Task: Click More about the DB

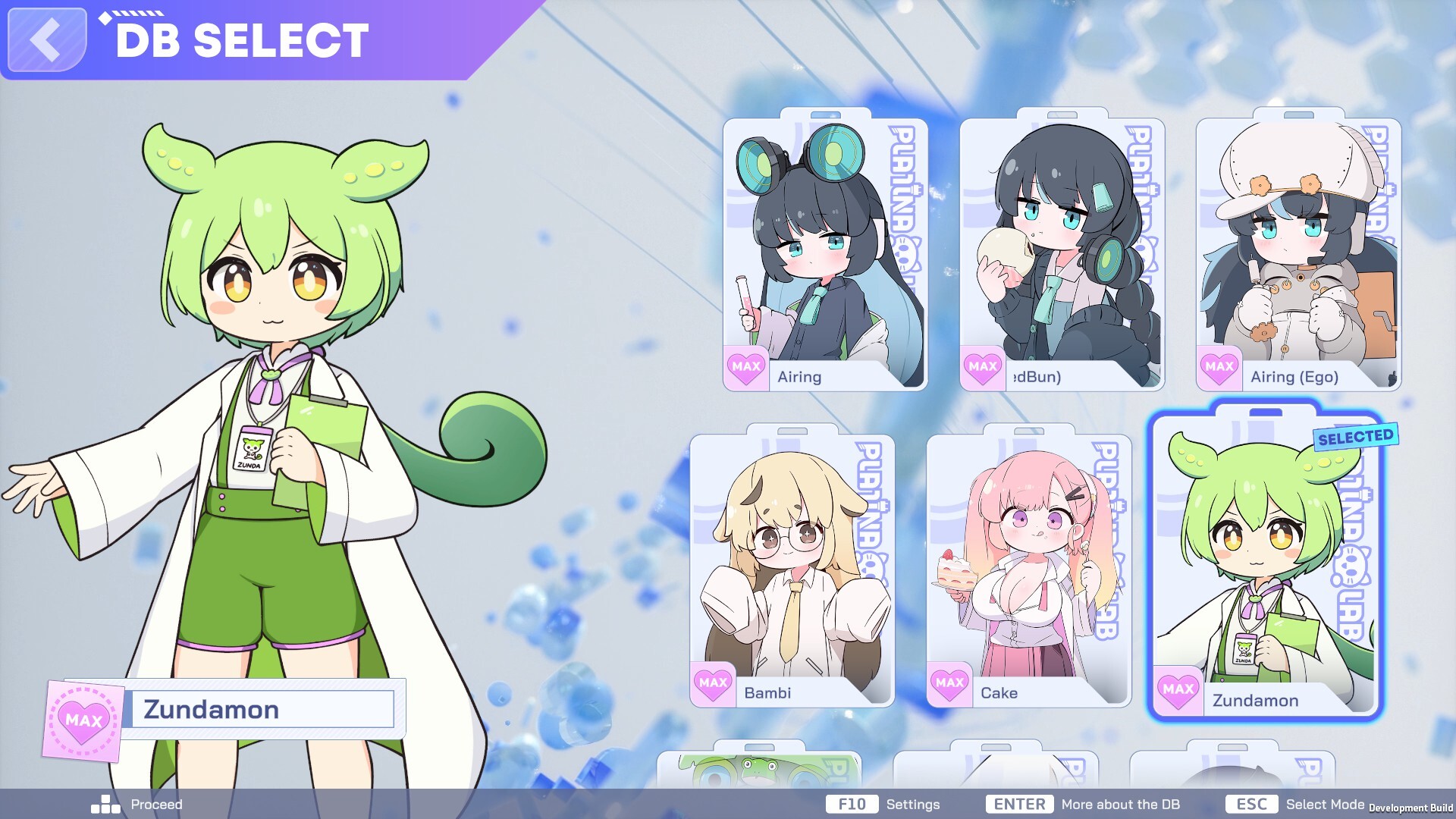Action: pos(1119,805)
